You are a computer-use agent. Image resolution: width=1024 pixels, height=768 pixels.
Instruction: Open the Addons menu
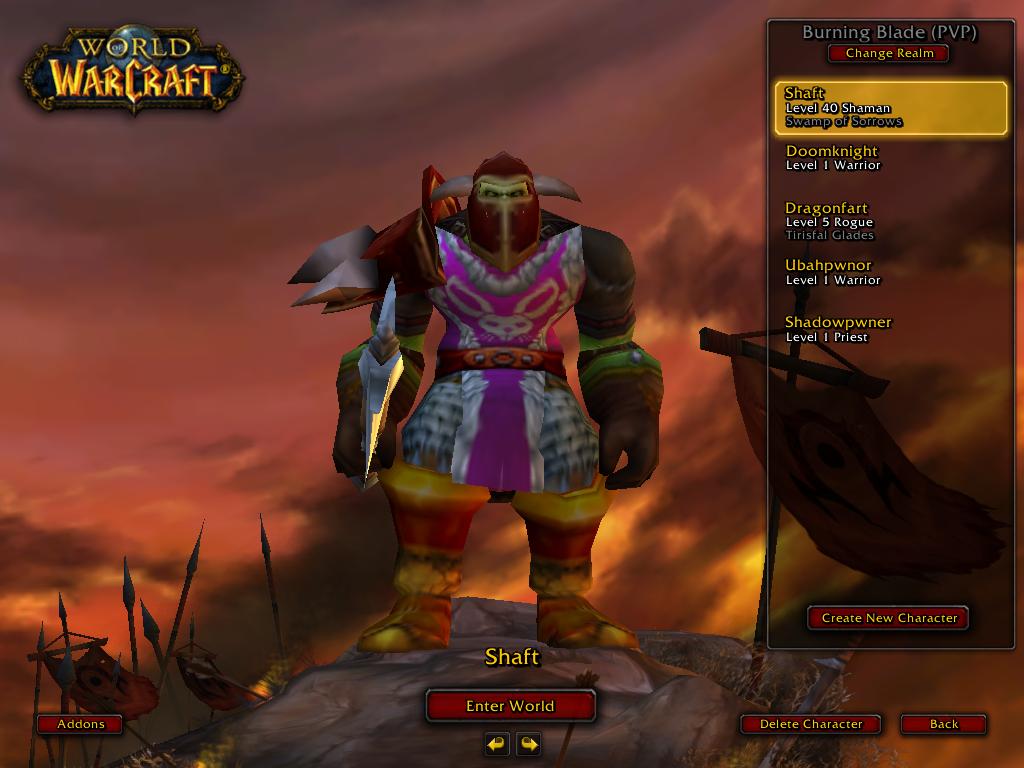[80, 724]
